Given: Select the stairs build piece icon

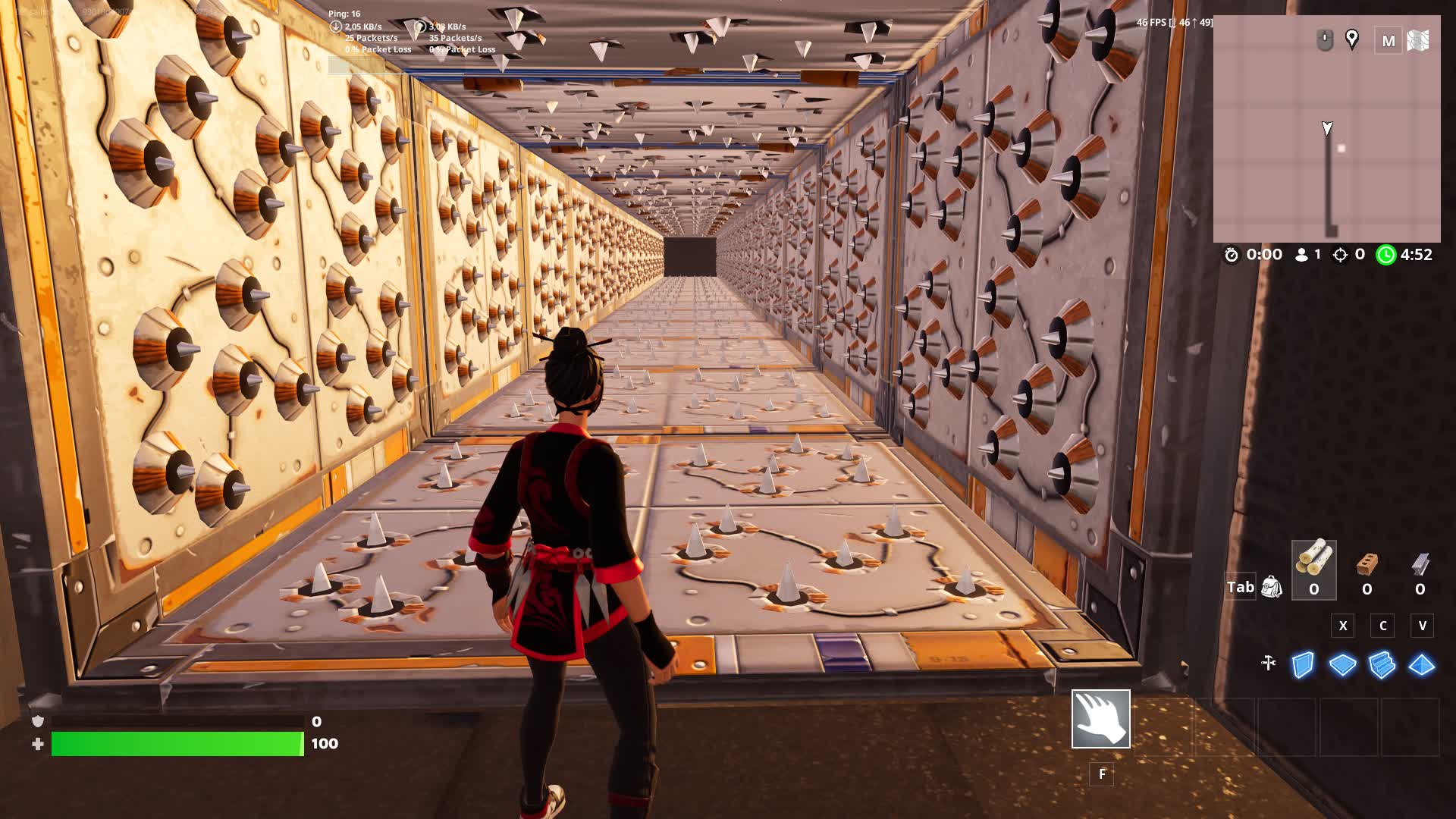Looking at the screenshot, I should pyautogui.click(x=1381, y=664).
